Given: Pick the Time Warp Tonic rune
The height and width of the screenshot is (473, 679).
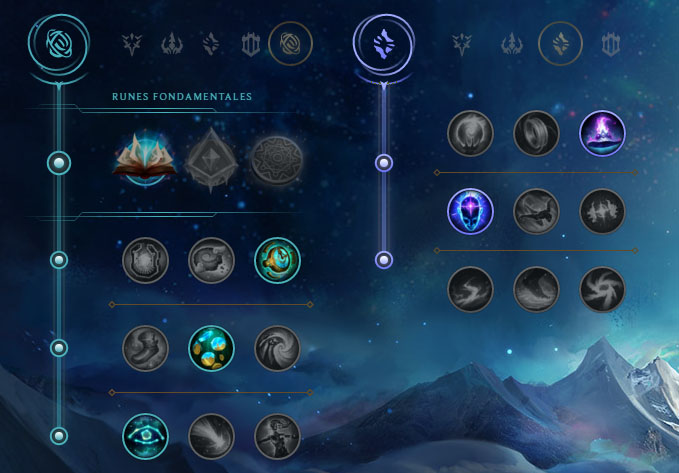Looking at the screenshot, I should [277, 436].
